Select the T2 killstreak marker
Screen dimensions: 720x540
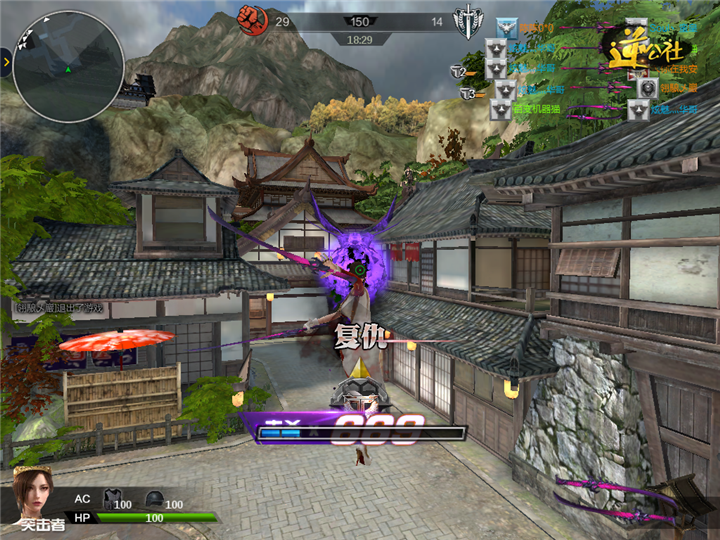coord(459,71)
